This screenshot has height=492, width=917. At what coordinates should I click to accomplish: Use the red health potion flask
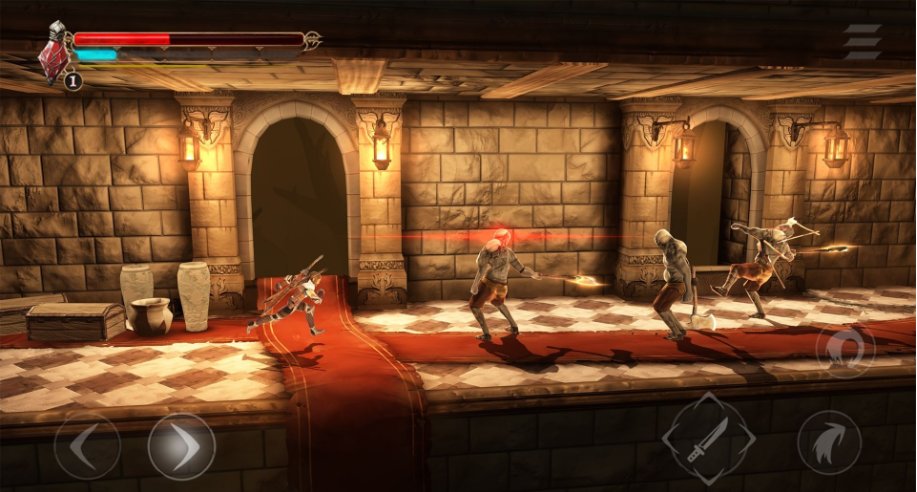pos(54,57)
